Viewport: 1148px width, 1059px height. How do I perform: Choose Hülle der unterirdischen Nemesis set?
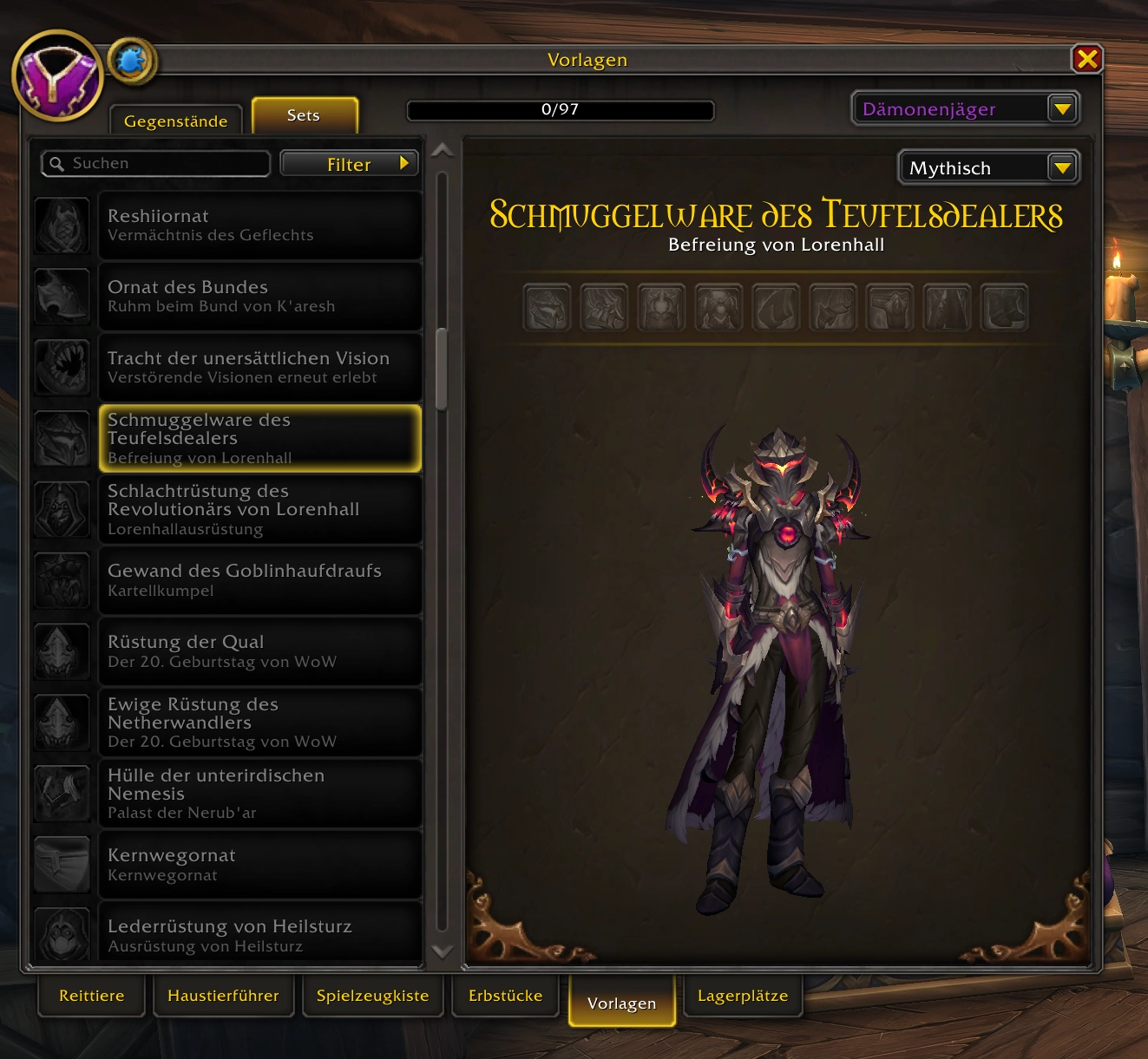tap(259, 794)
